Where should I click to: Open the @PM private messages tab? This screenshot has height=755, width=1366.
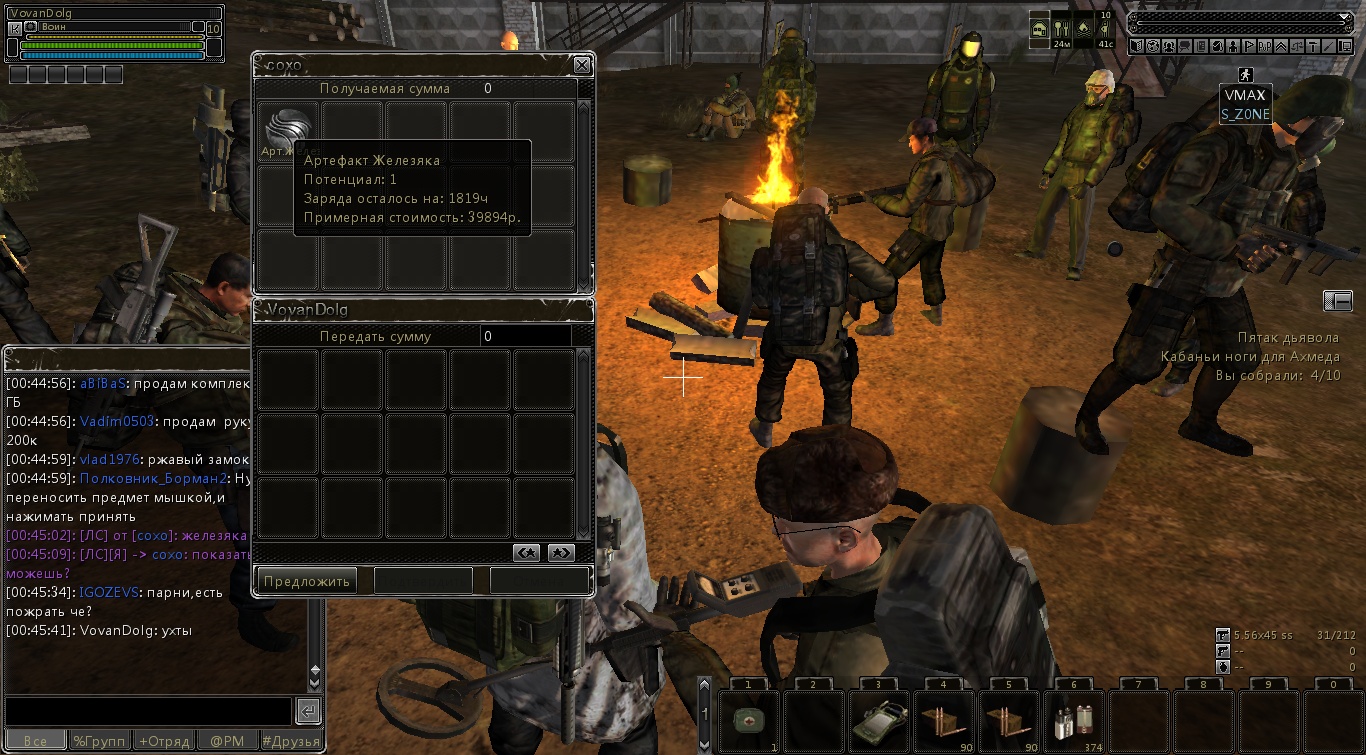226,741
